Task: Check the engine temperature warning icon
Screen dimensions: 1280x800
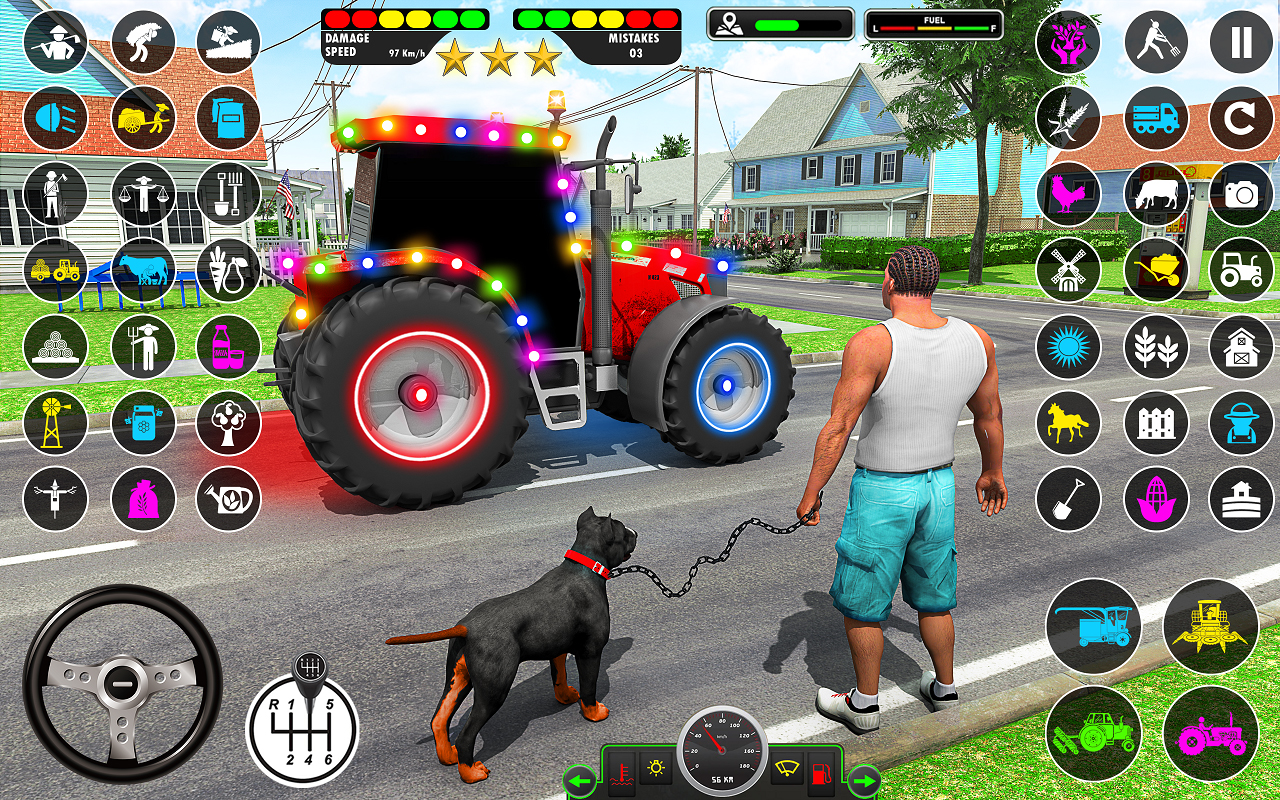Action: pos(621,772)
